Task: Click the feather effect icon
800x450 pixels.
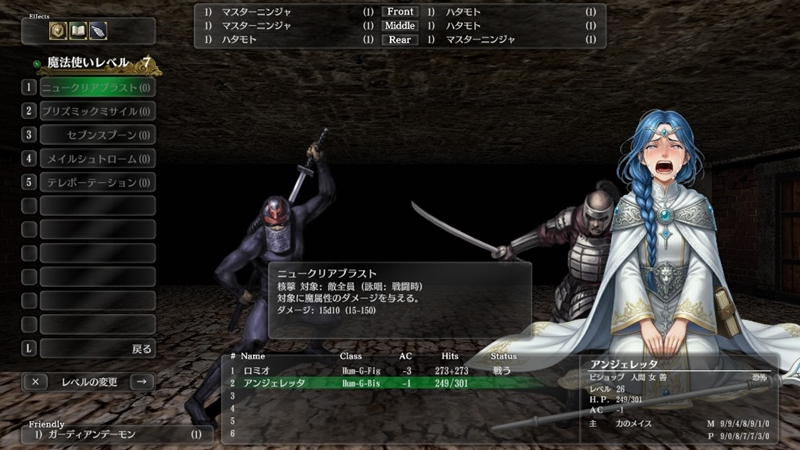Action: pos(97,31)
